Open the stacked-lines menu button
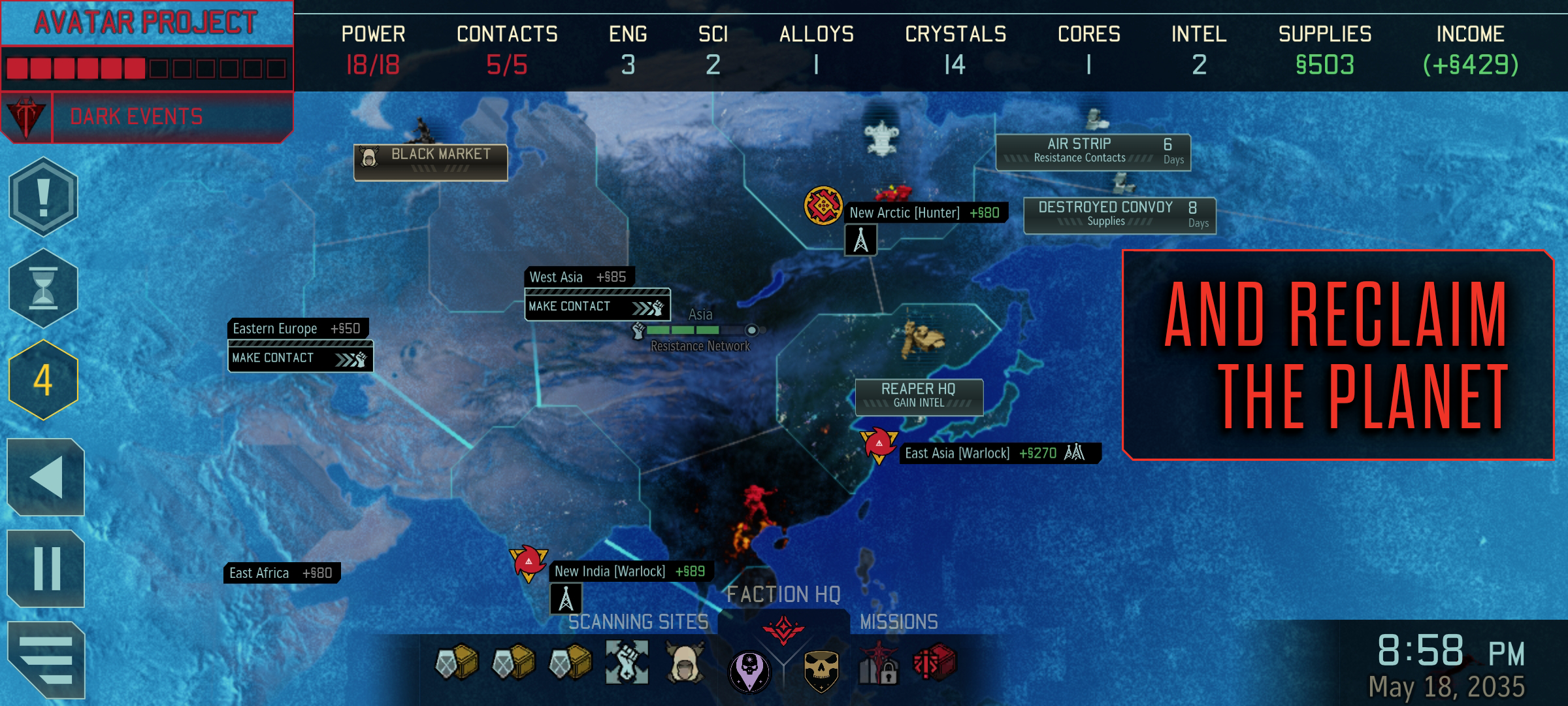 (x=46, y=660)
